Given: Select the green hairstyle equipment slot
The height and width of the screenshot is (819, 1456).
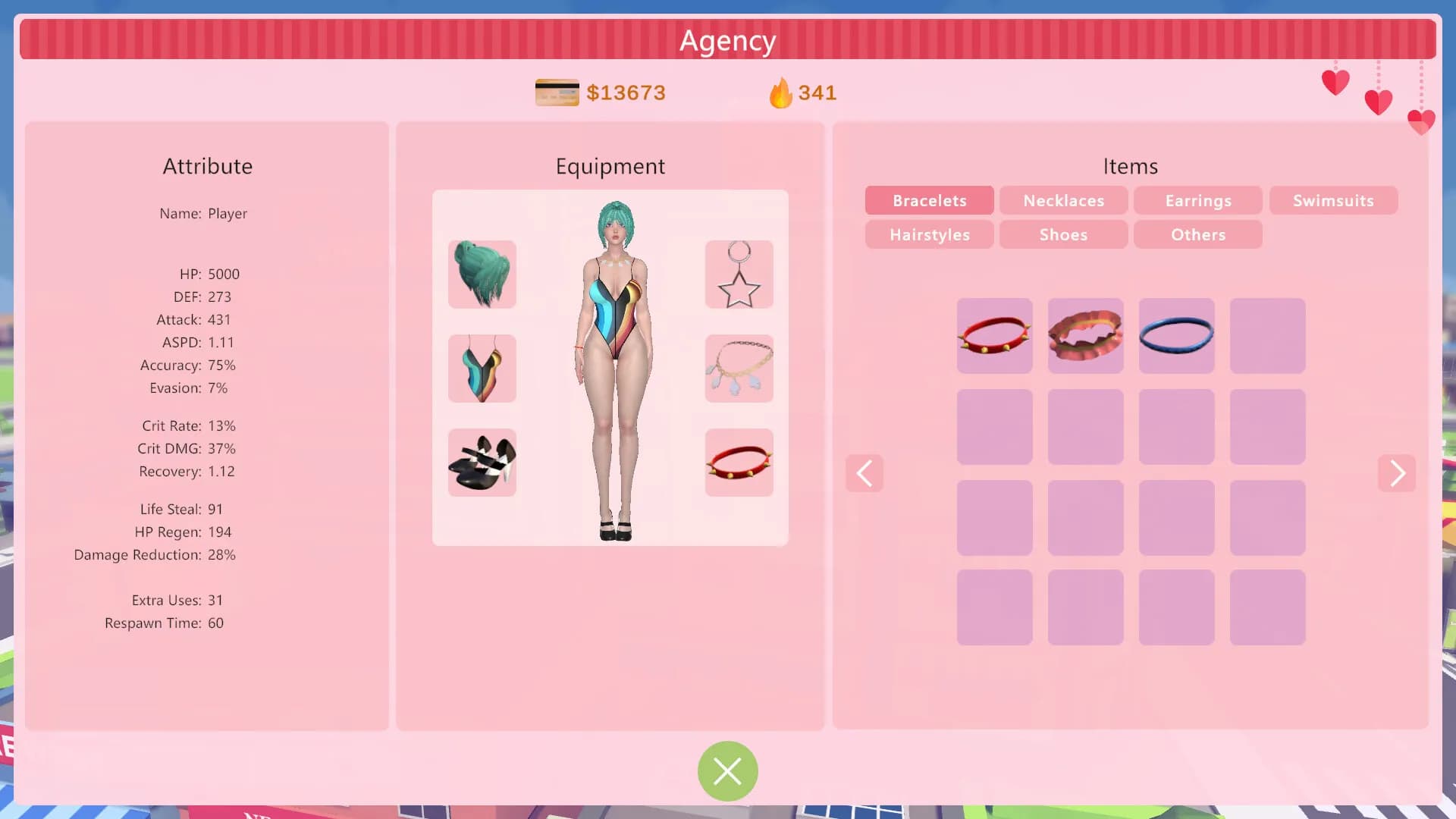Looking at the screenshot, I should click(482, 275).
